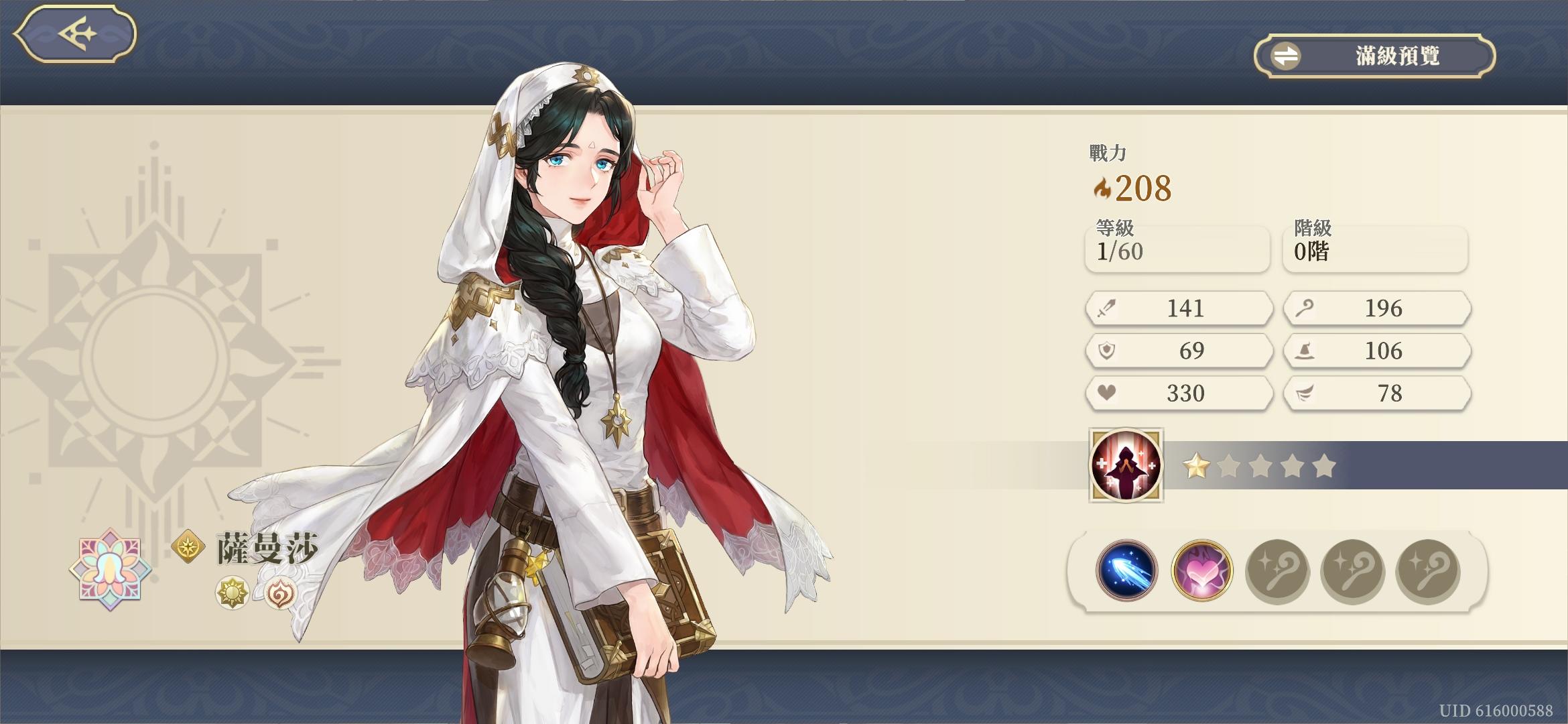Show details for the sword attack stat

pos(1179,308)
